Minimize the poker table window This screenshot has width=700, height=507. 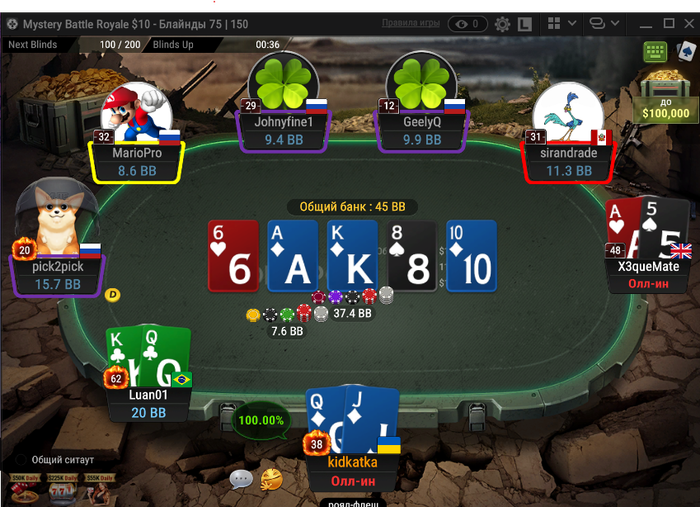(634, 22)
